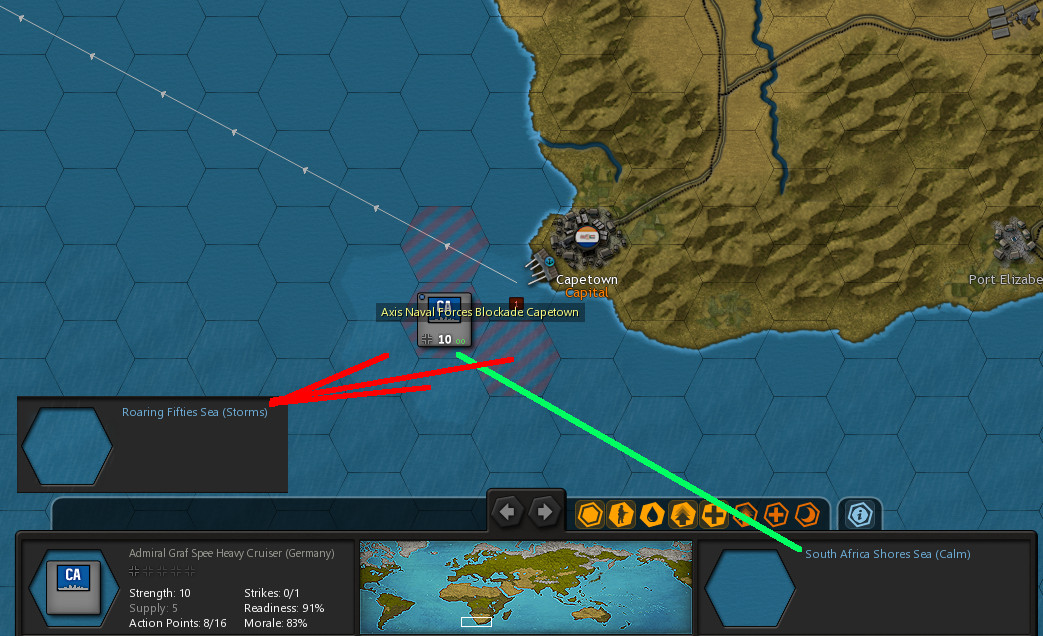Select the Admiral Graf Spee cruiser unit

point(444,319)
